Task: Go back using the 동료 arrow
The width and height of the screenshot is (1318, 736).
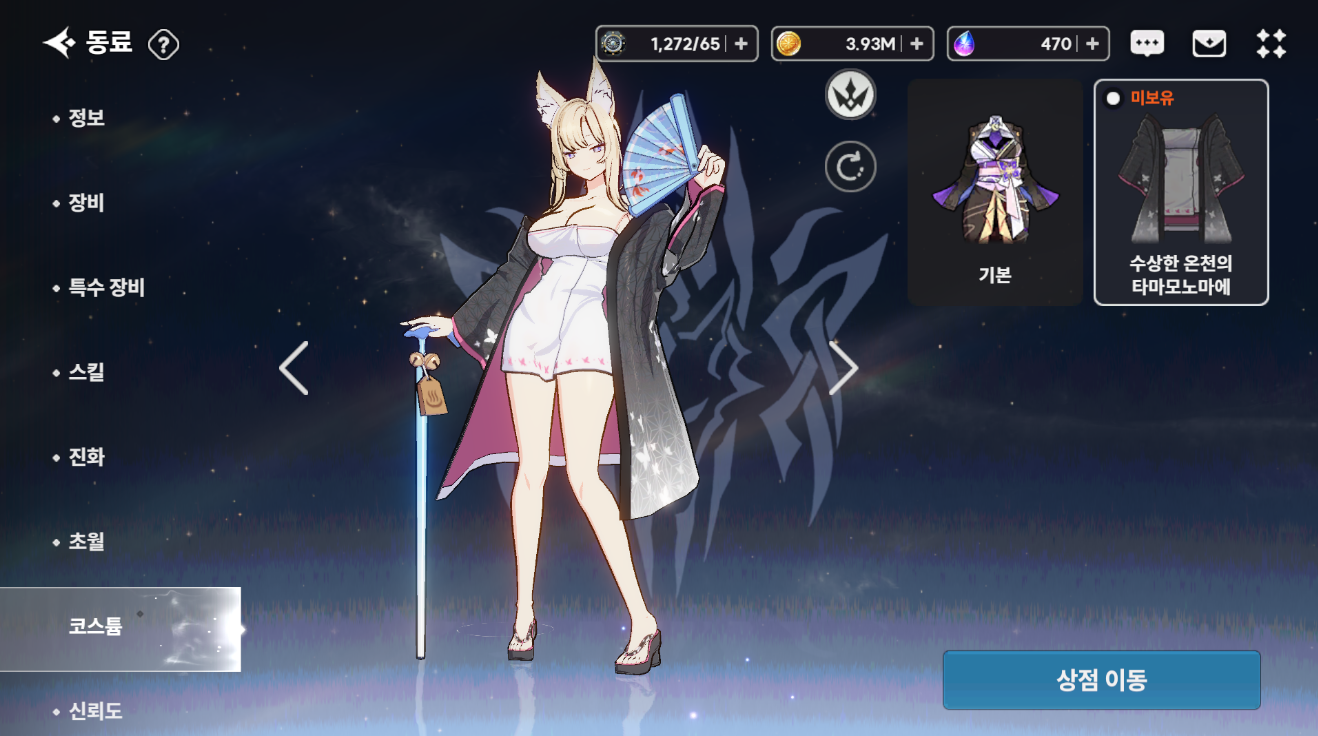Action: [58, 43]
